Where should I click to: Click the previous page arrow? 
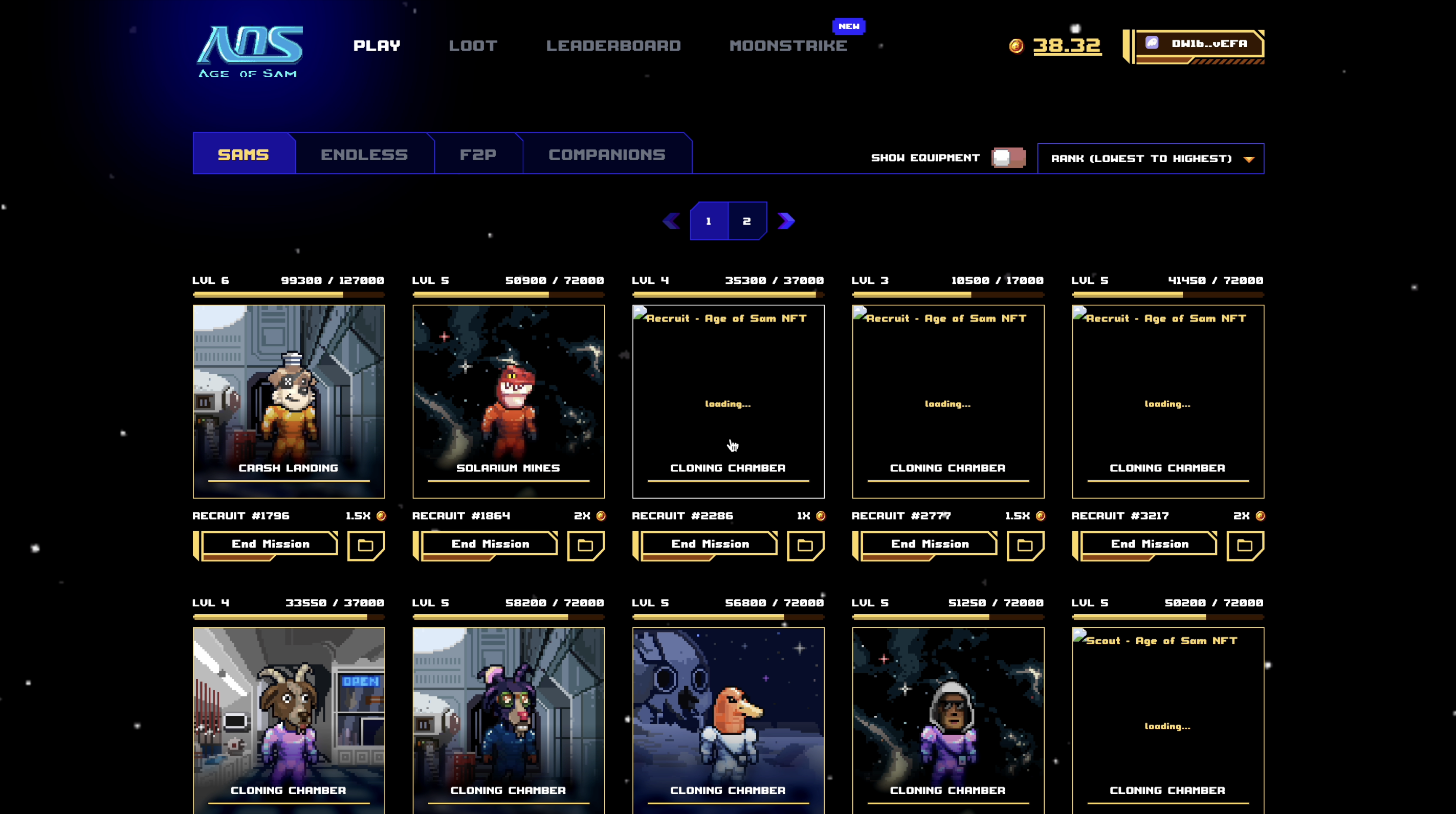pos(672,221)
